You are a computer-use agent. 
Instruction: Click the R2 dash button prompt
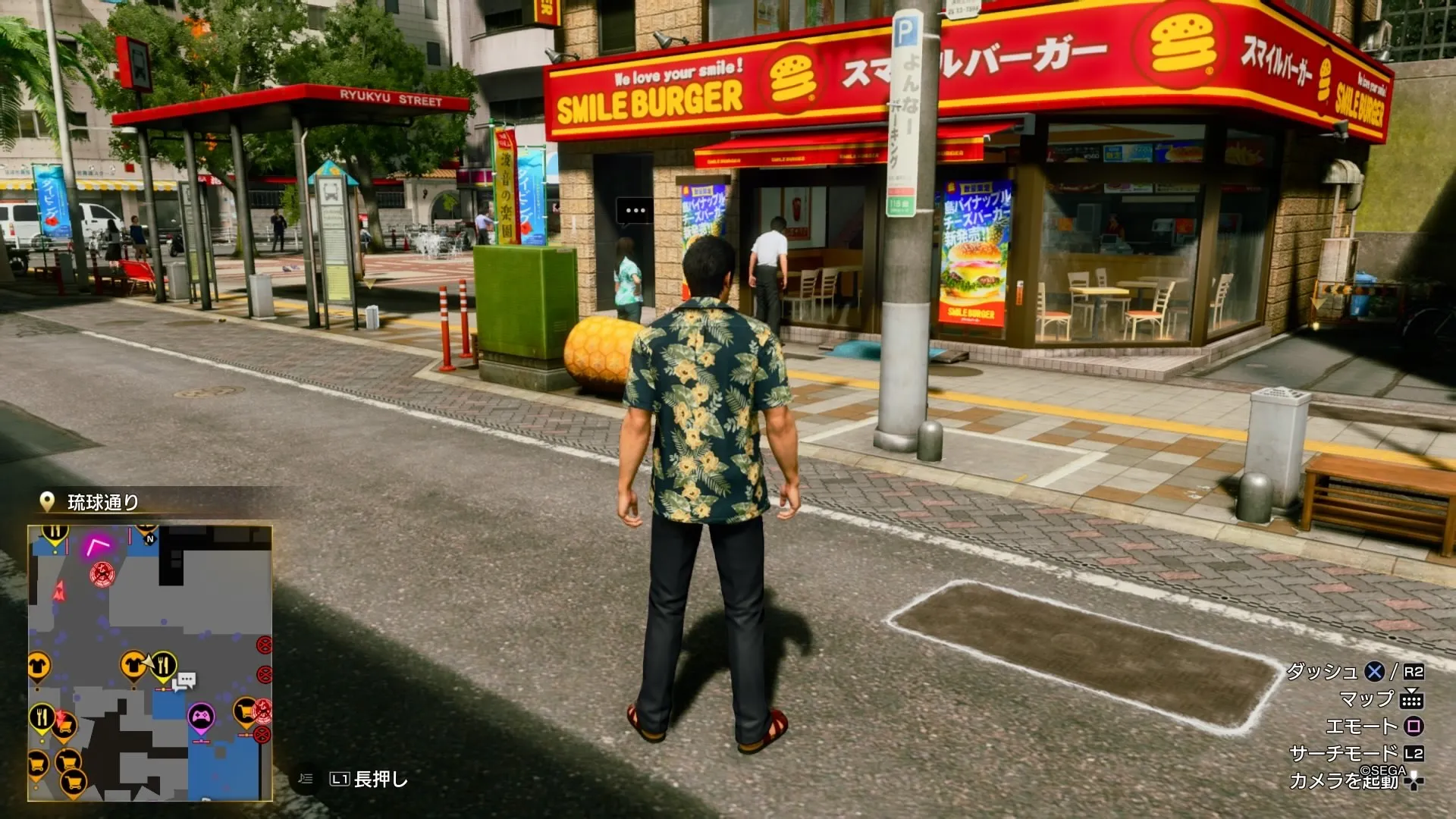1414,673
